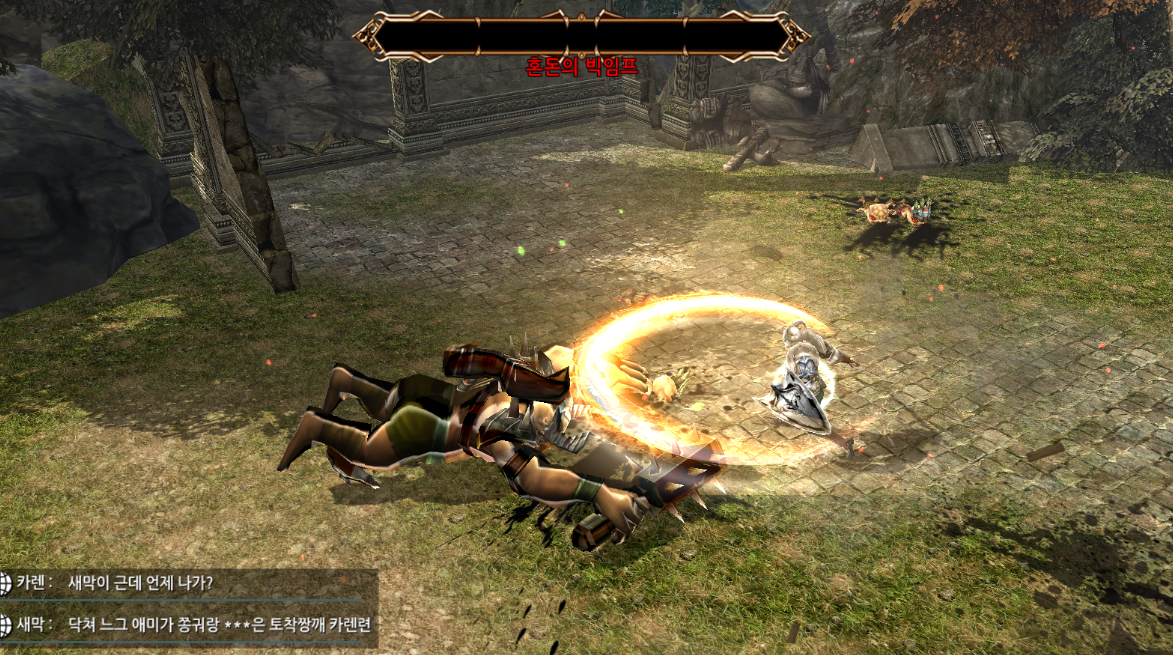This screenshot has width=1173, height=655.
Task: Select 카렌's chat message line
Action: 140,583
